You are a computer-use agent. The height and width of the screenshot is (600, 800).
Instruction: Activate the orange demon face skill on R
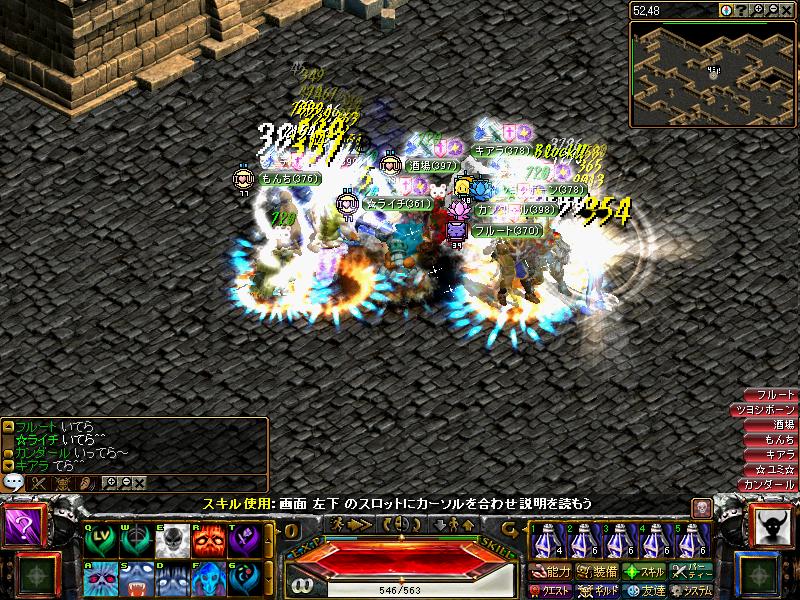(206, 541)
